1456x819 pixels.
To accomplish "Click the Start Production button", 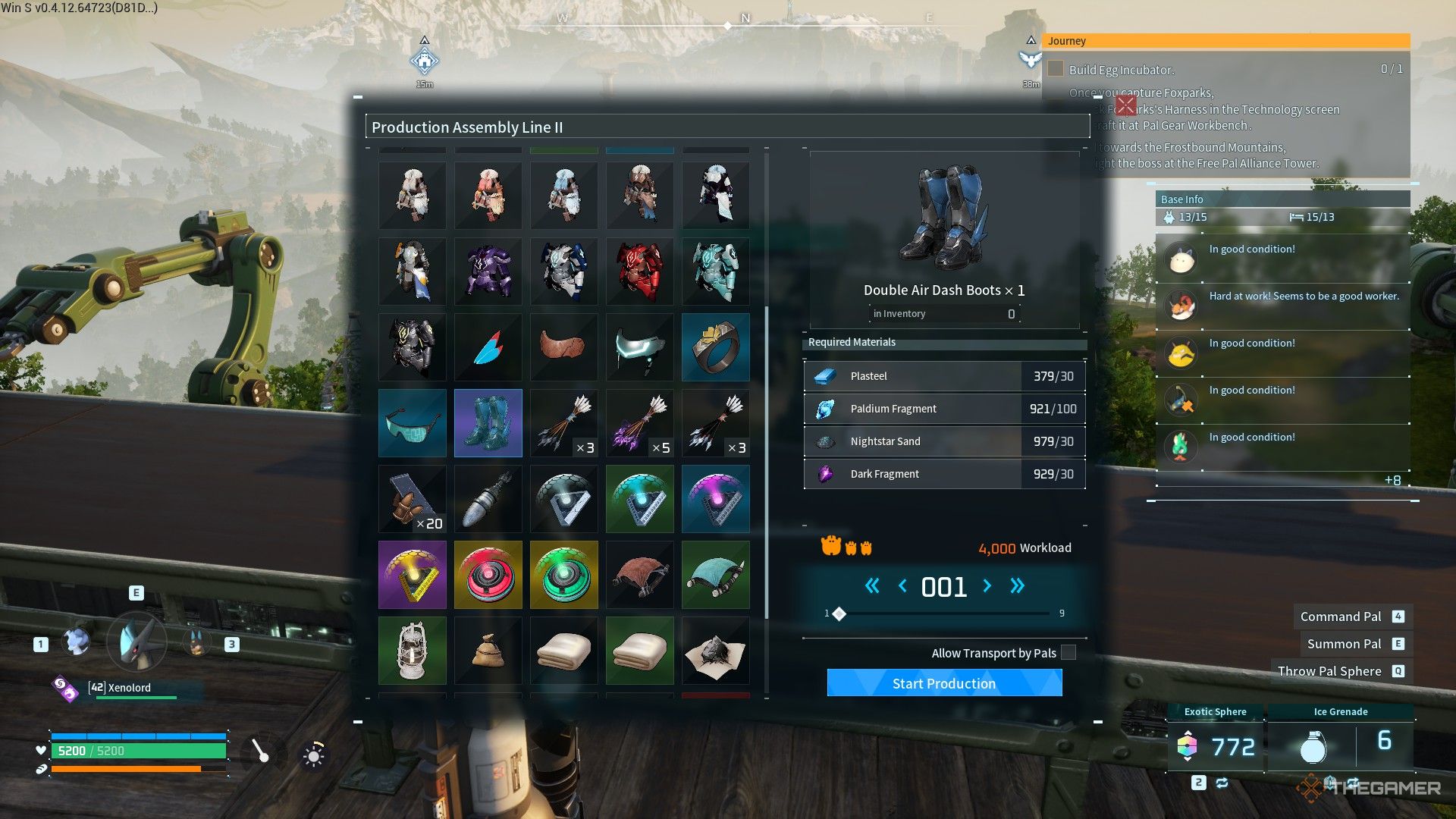I will pyautogui.click(x=944, y=682).
